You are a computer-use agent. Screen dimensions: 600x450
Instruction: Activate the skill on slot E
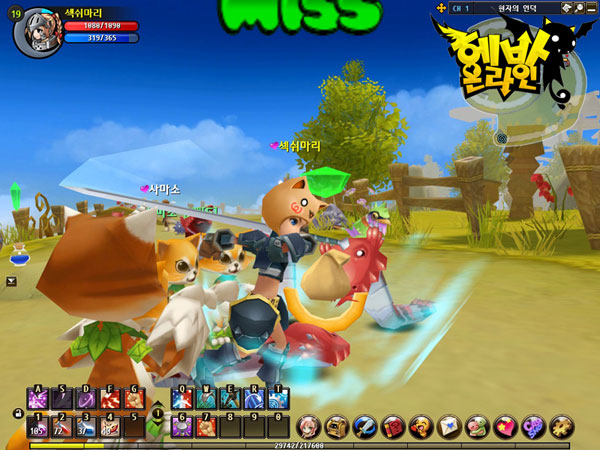229,400
